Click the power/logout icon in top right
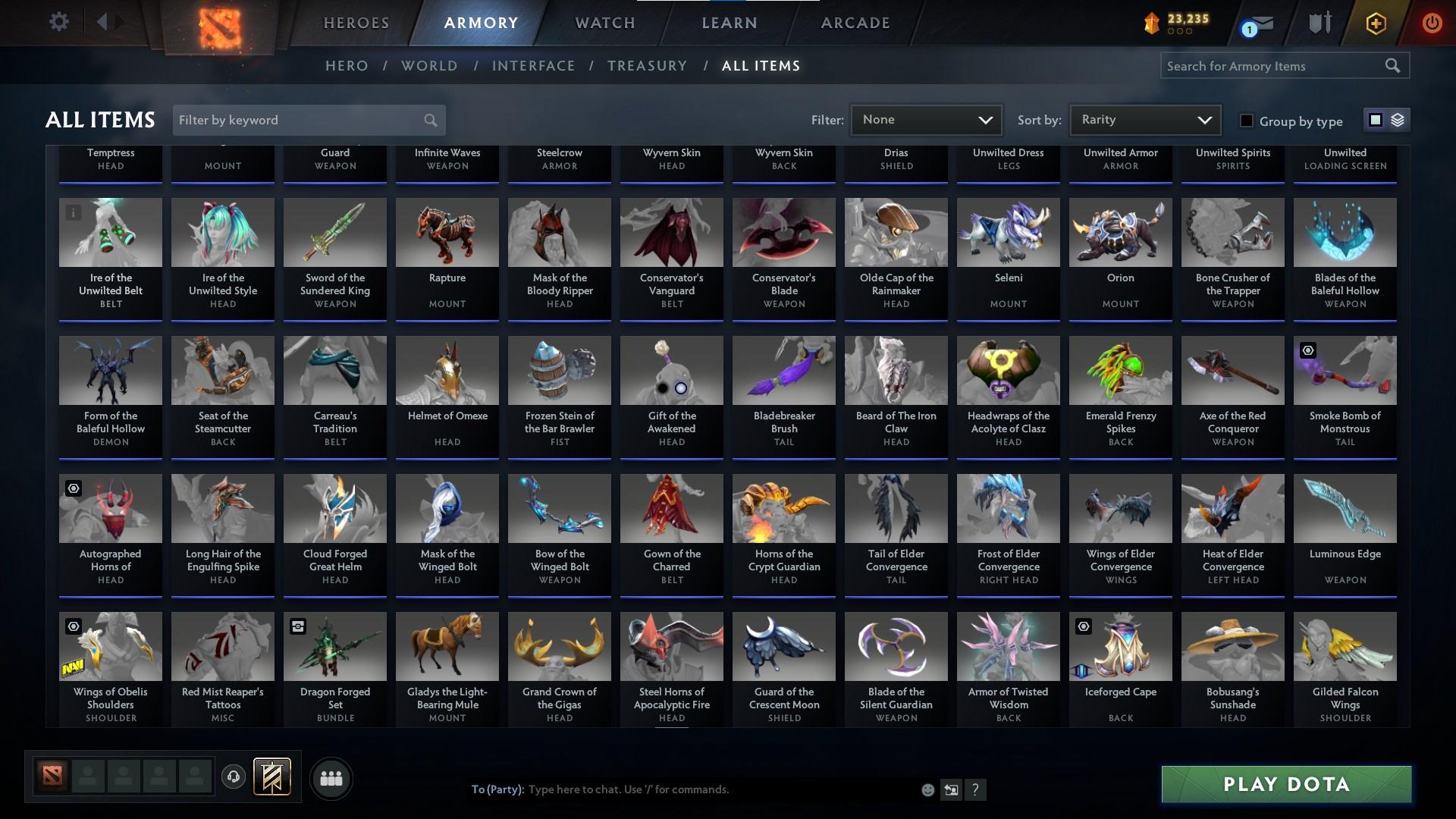The height and width of the screenshot is (819, 1456). [1432, 23]
